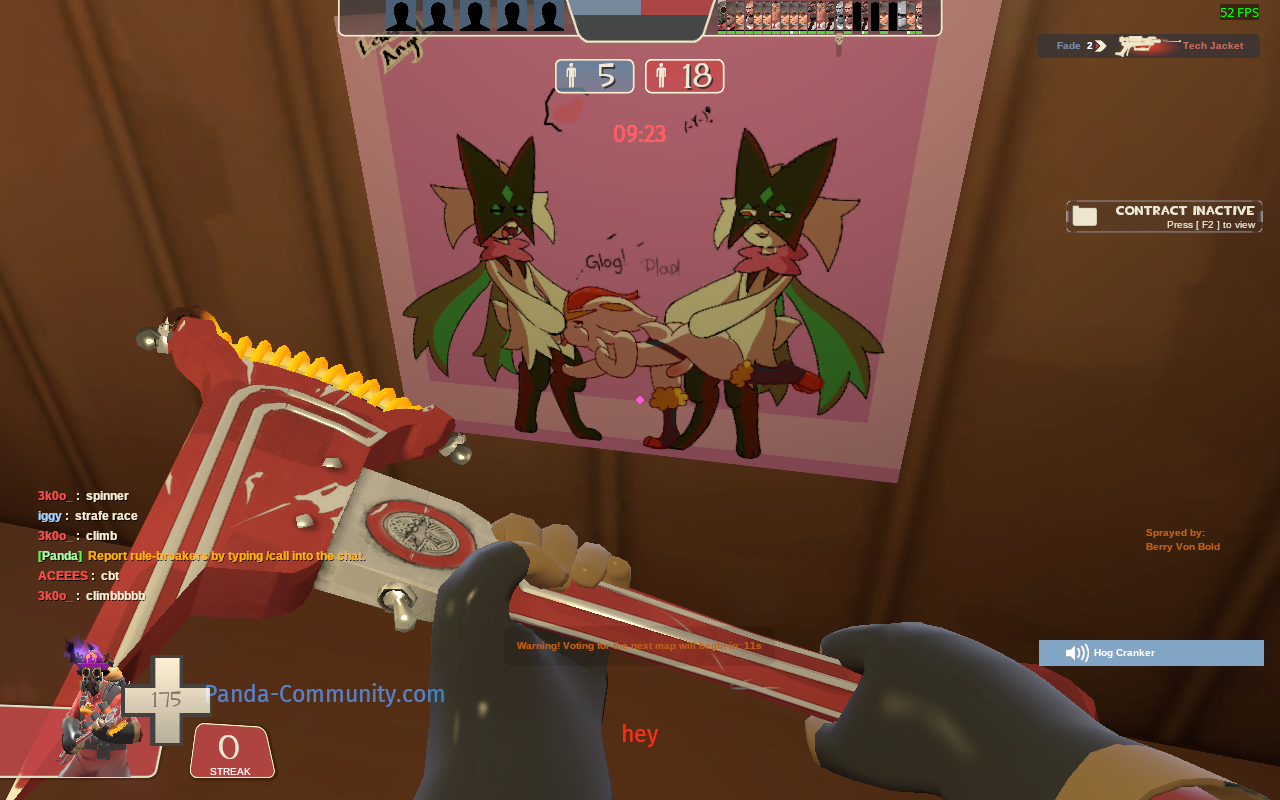Click the blue-red team balance bar up top
Viewport: 1280px width, 800px height.
tap(640, 8)
